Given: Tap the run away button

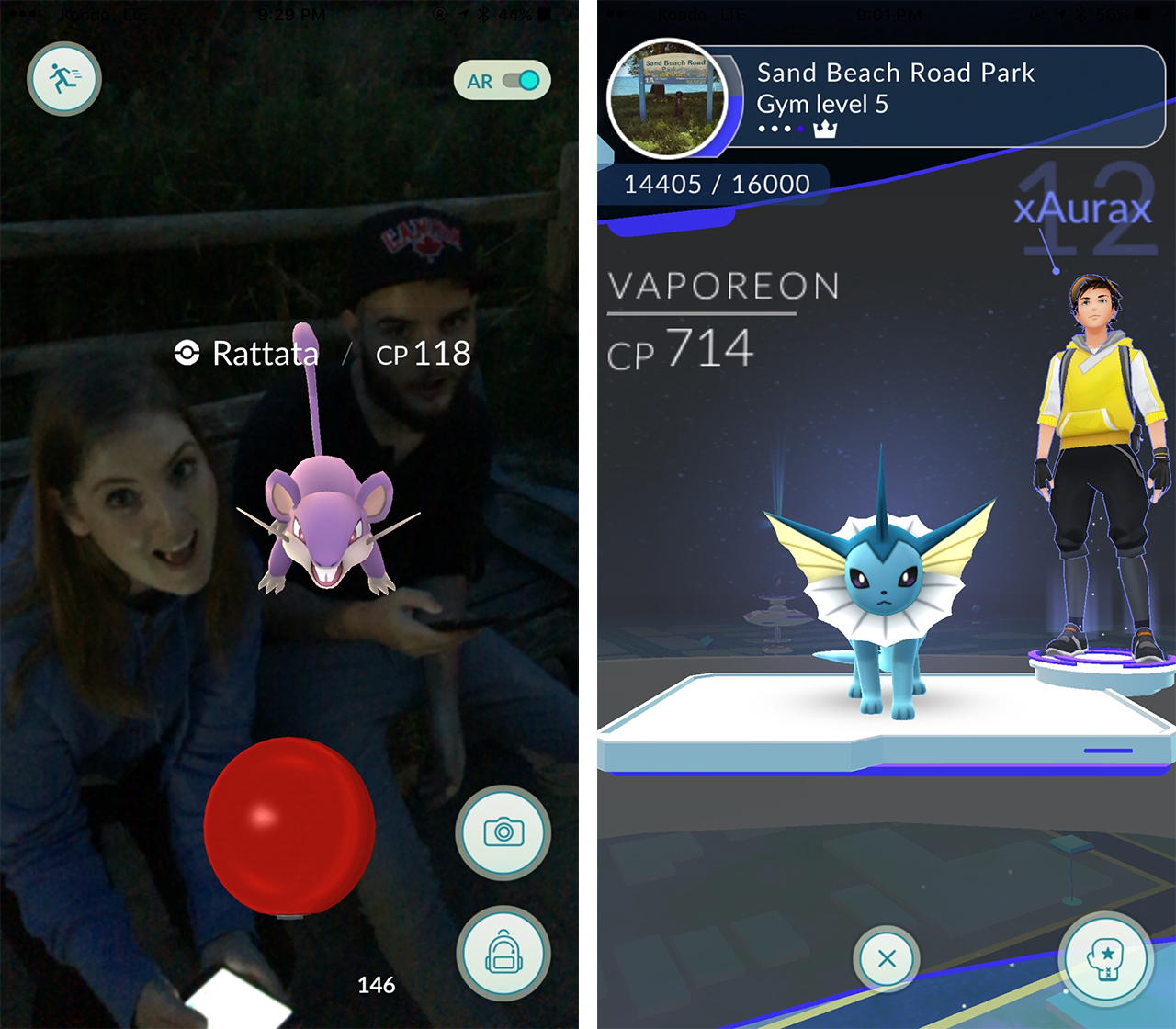Looking at the screenshot, I should pos(63,79).
